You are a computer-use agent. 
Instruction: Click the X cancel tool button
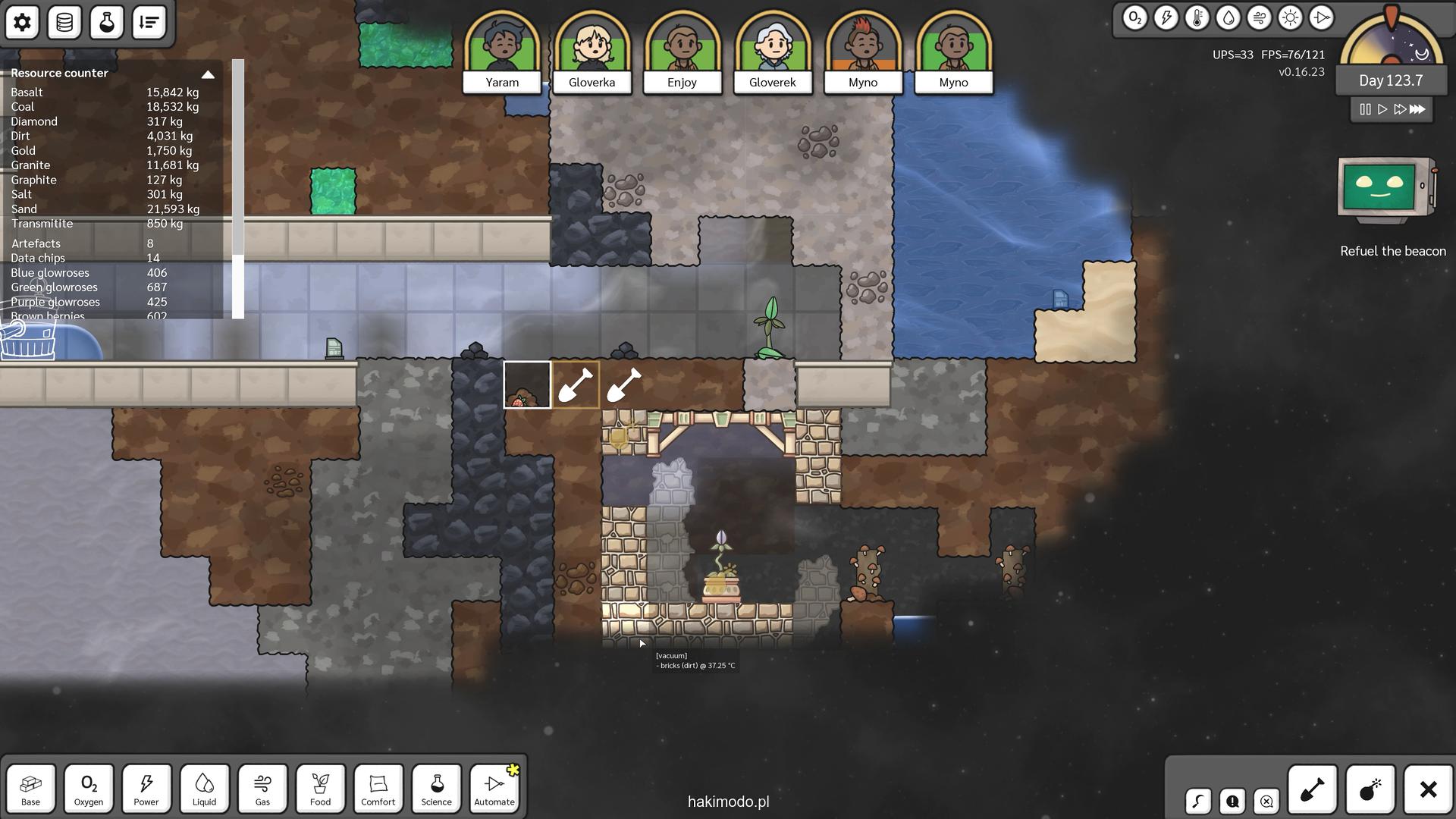[x=1428, y=789]
